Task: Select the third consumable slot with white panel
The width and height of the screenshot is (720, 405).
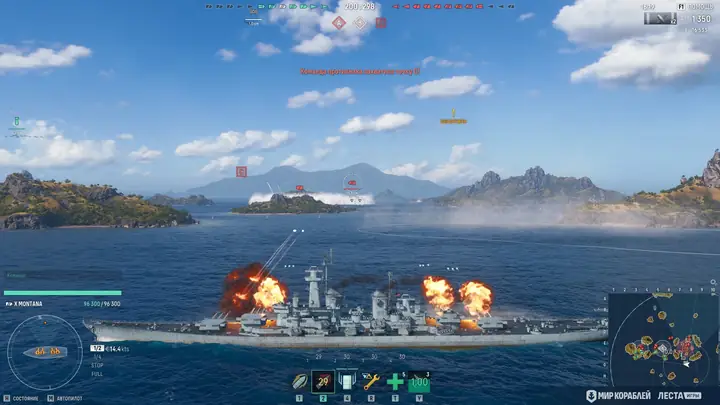Action: pyautogui.click(x=346, y=381)
